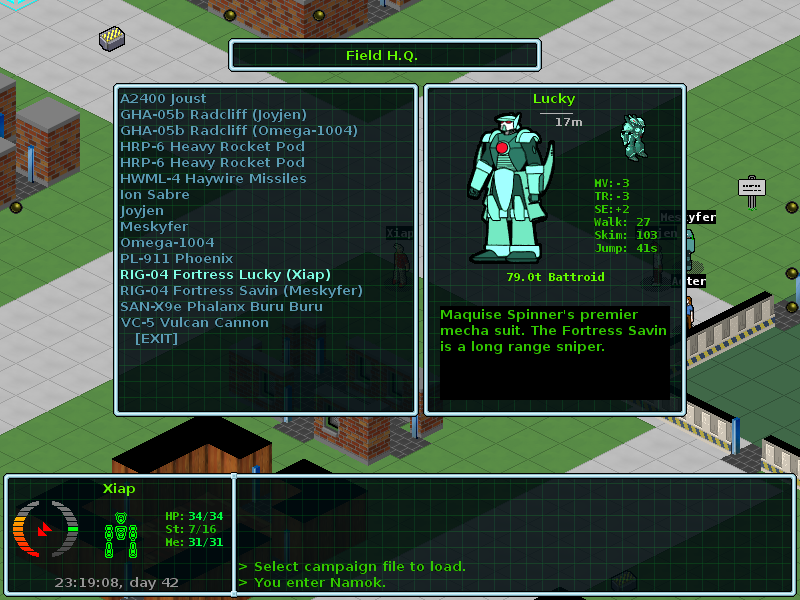This screenshot has height=600, width=800.
Task: Exit the Field H.Q. menu
Action: [156, 339]
